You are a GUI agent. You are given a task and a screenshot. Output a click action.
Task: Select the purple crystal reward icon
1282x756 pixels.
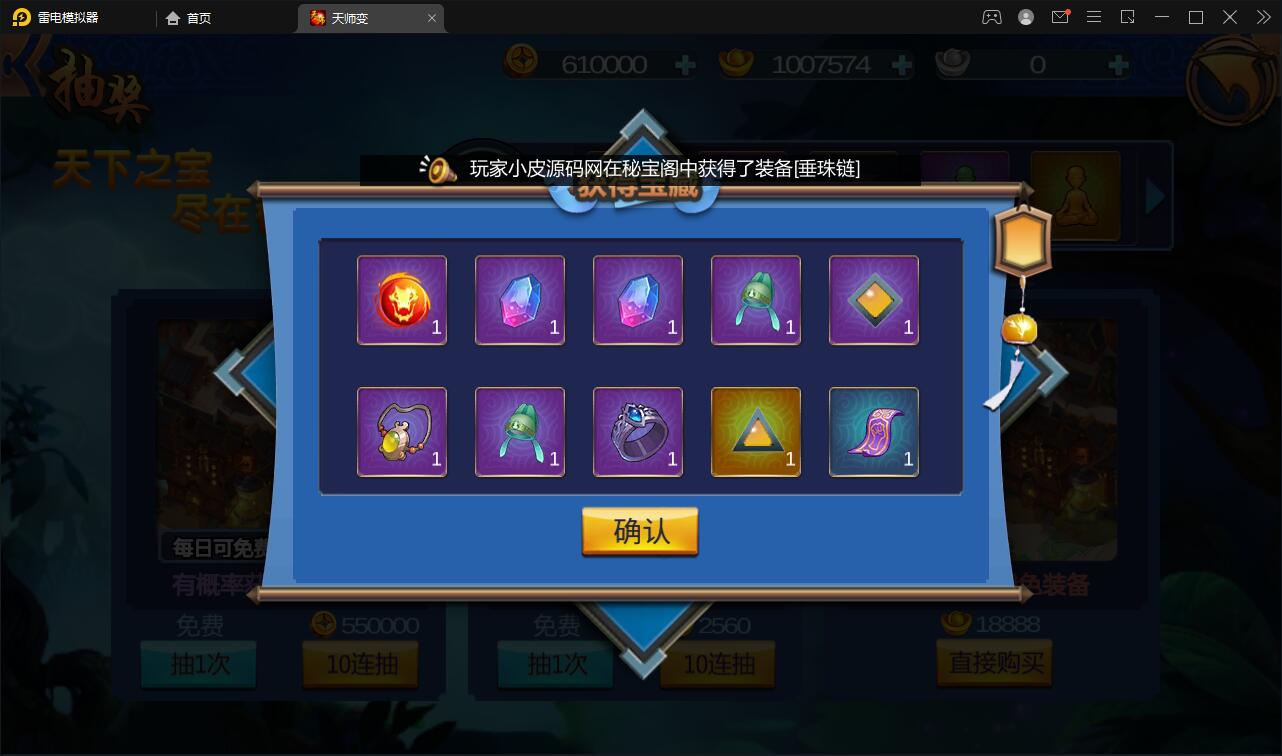[637, 299]
